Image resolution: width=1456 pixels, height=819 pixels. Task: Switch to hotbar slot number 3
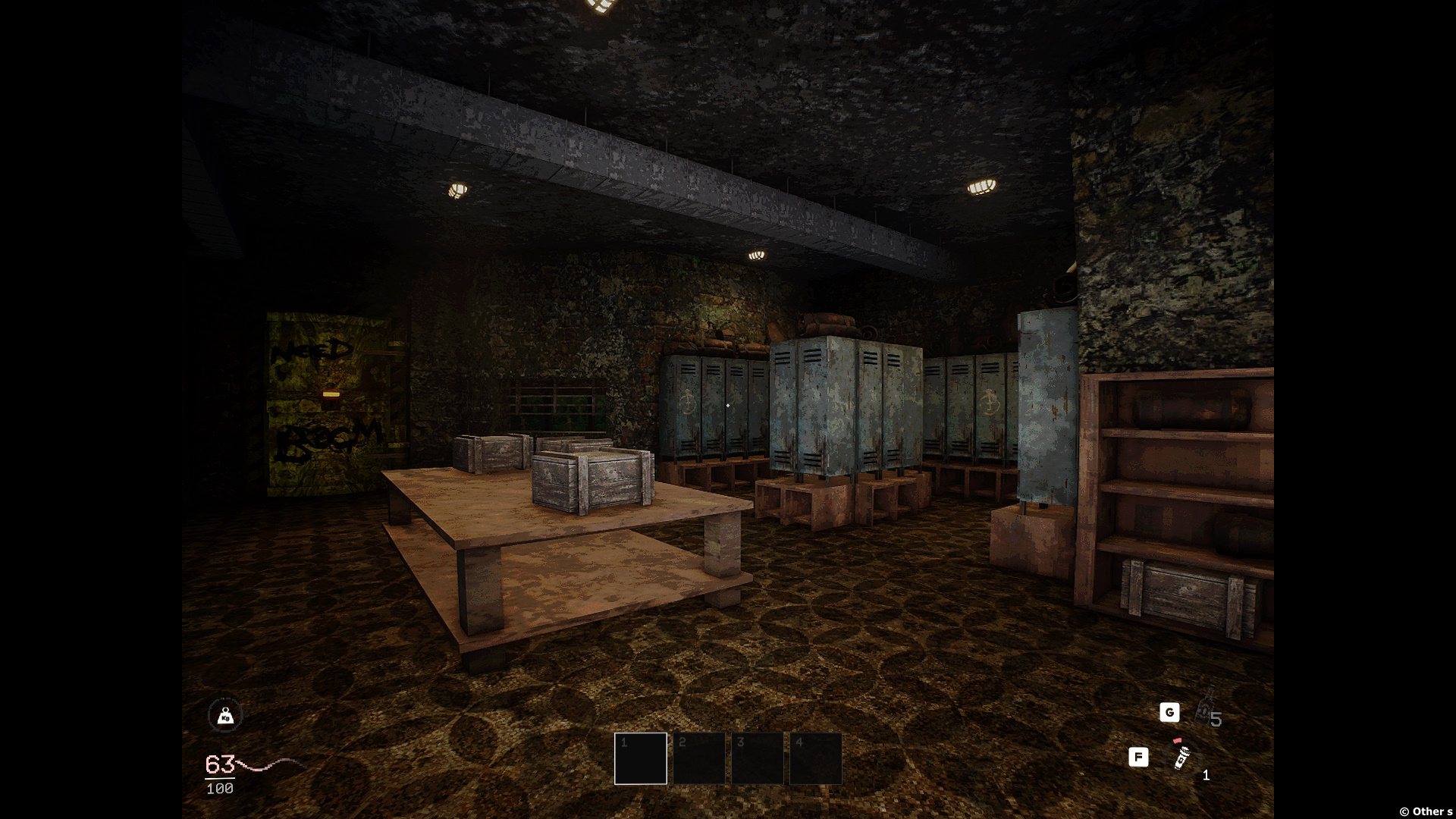click(758, 758)
